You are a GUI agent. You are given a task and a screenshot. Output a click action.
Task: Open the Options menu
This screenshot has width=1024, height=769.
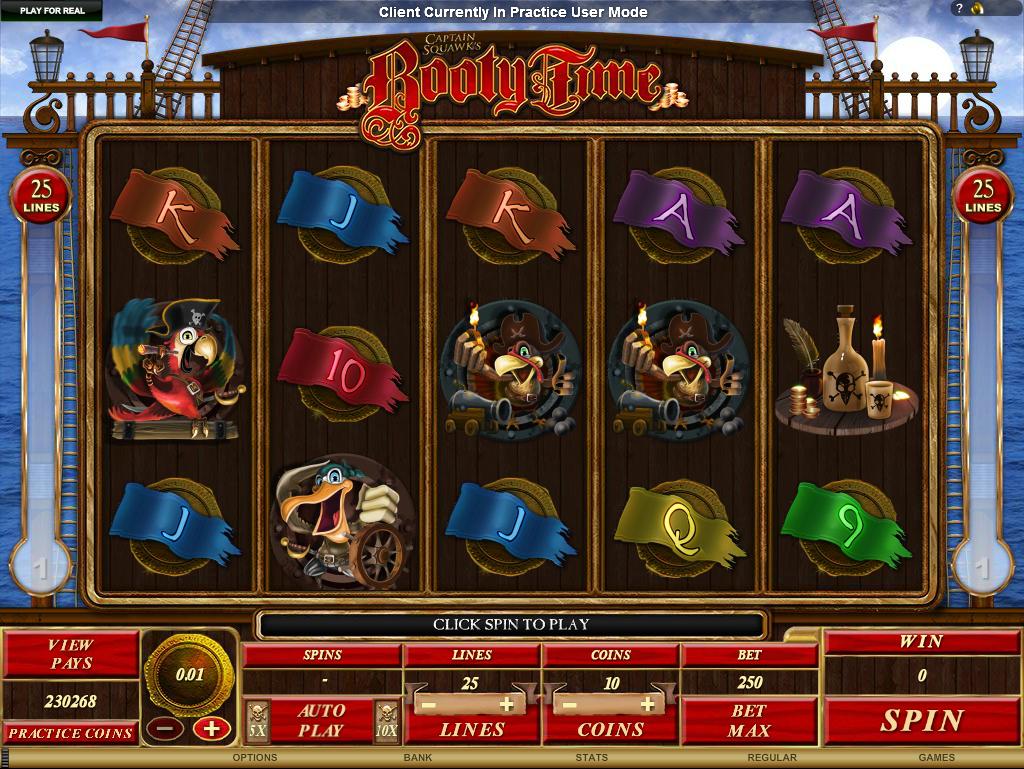pyautogui.click(x=255, y=758)
